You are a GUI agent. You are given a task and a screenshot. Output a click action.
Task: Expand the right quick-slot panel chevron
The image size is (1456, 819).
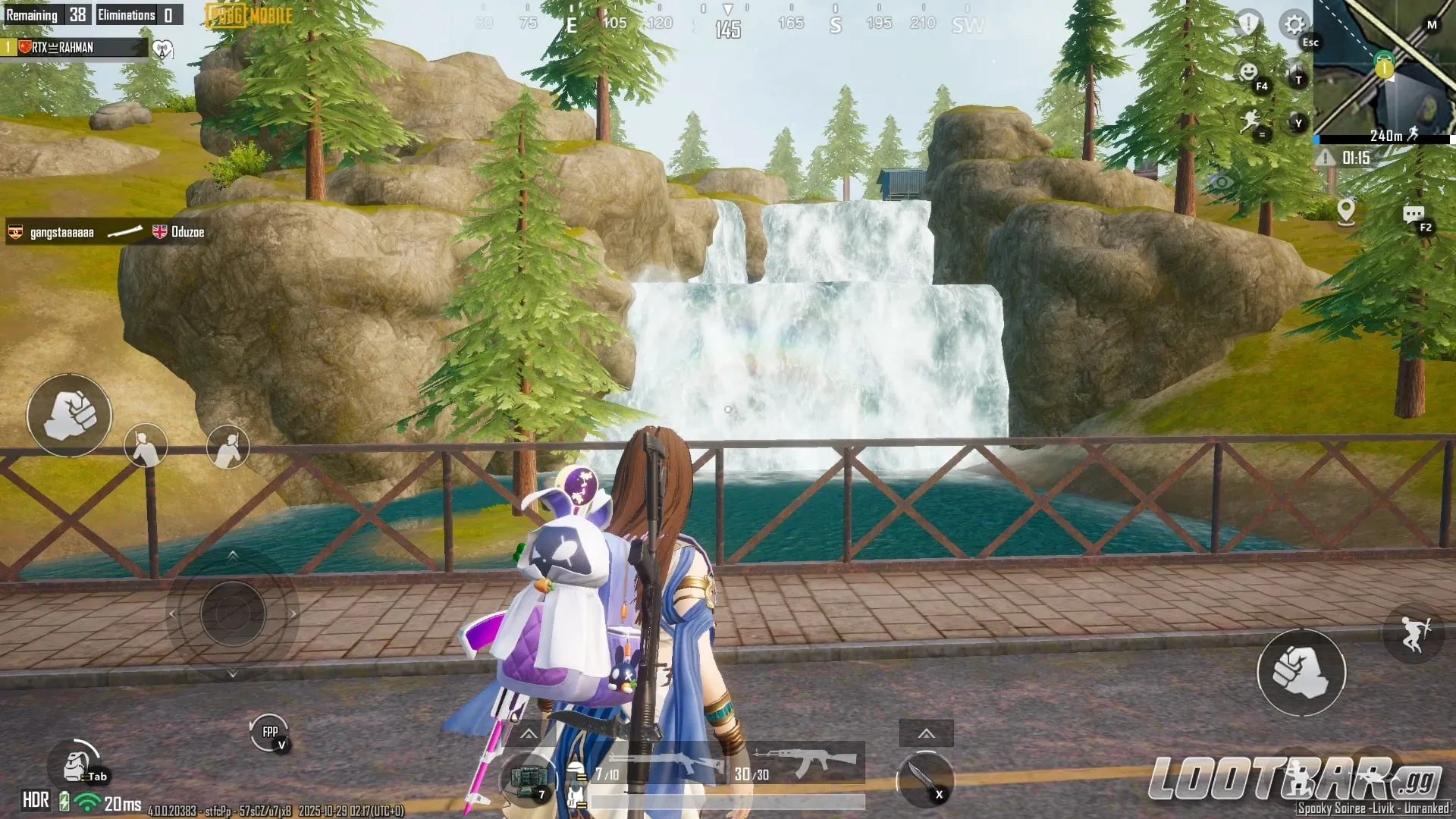click(926, 733)
